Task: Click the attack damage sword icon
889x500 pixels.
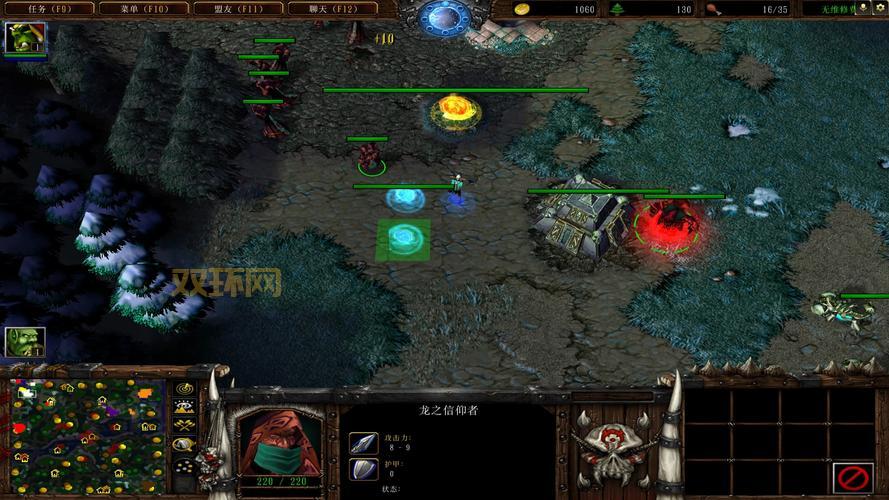Action: [363, 443]
